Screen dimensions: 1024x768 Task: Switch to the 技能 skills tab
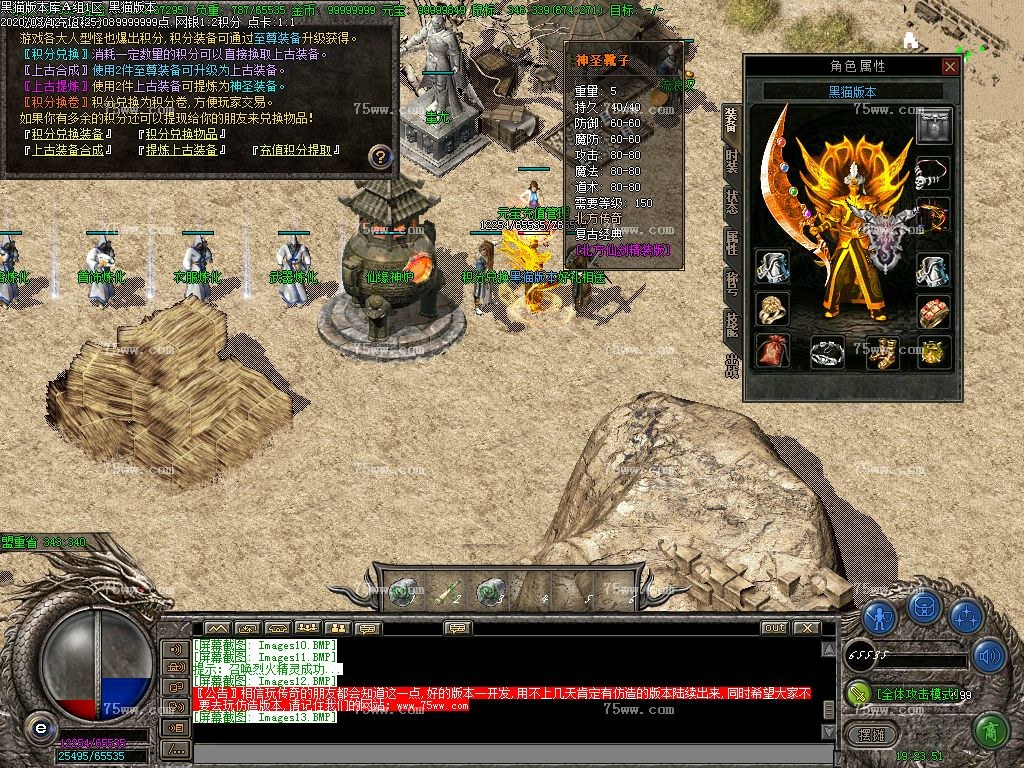tap(731, 323)
